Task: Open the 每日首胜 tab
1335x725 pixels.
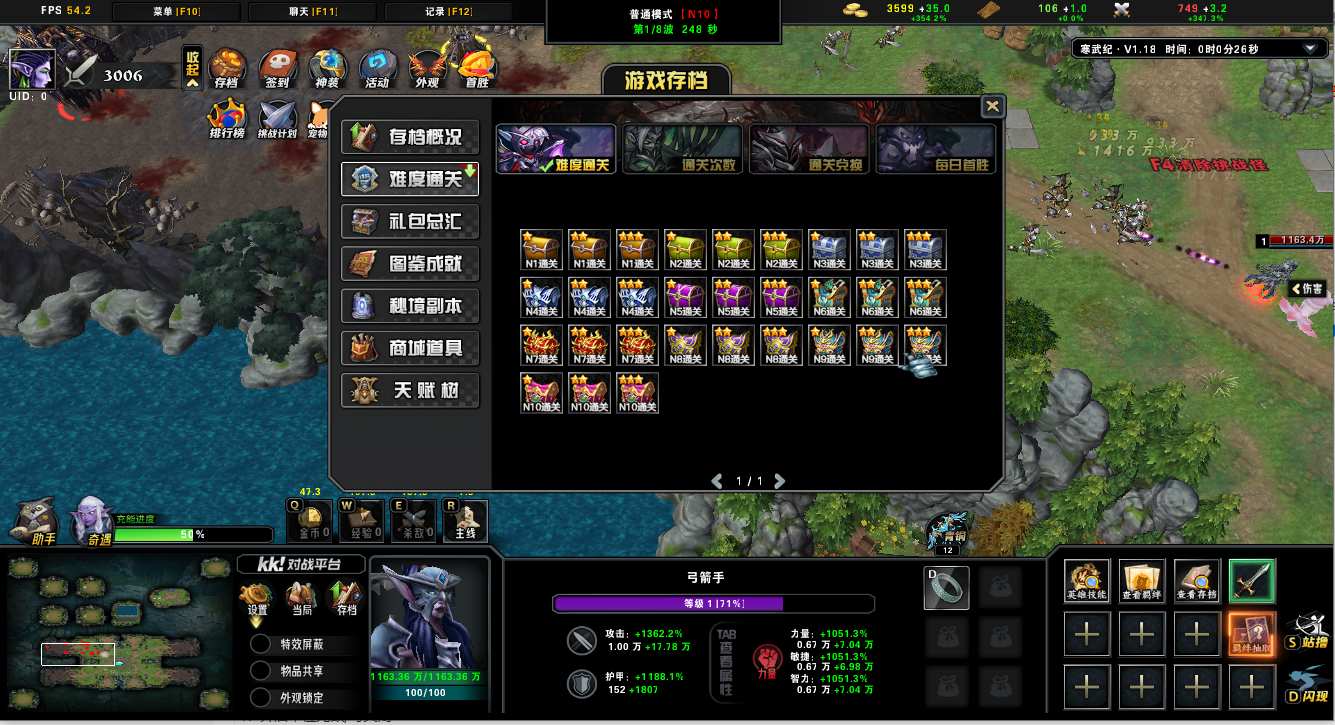Action: point(935,150)
